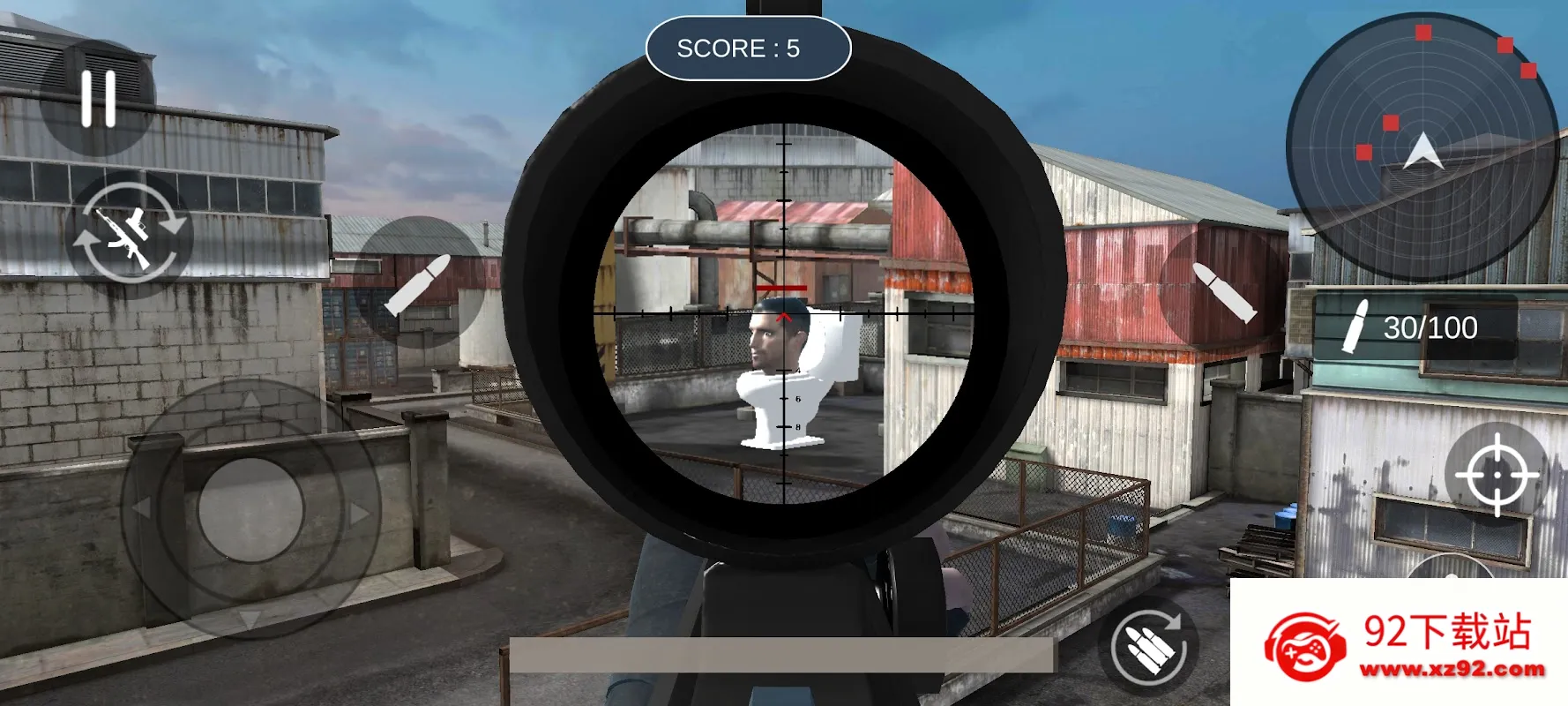This screenshot has height=706, width=1568.
Task: Click the circular enemy radar minimap
Action: pyautogui.click(x=1421, y=146)
